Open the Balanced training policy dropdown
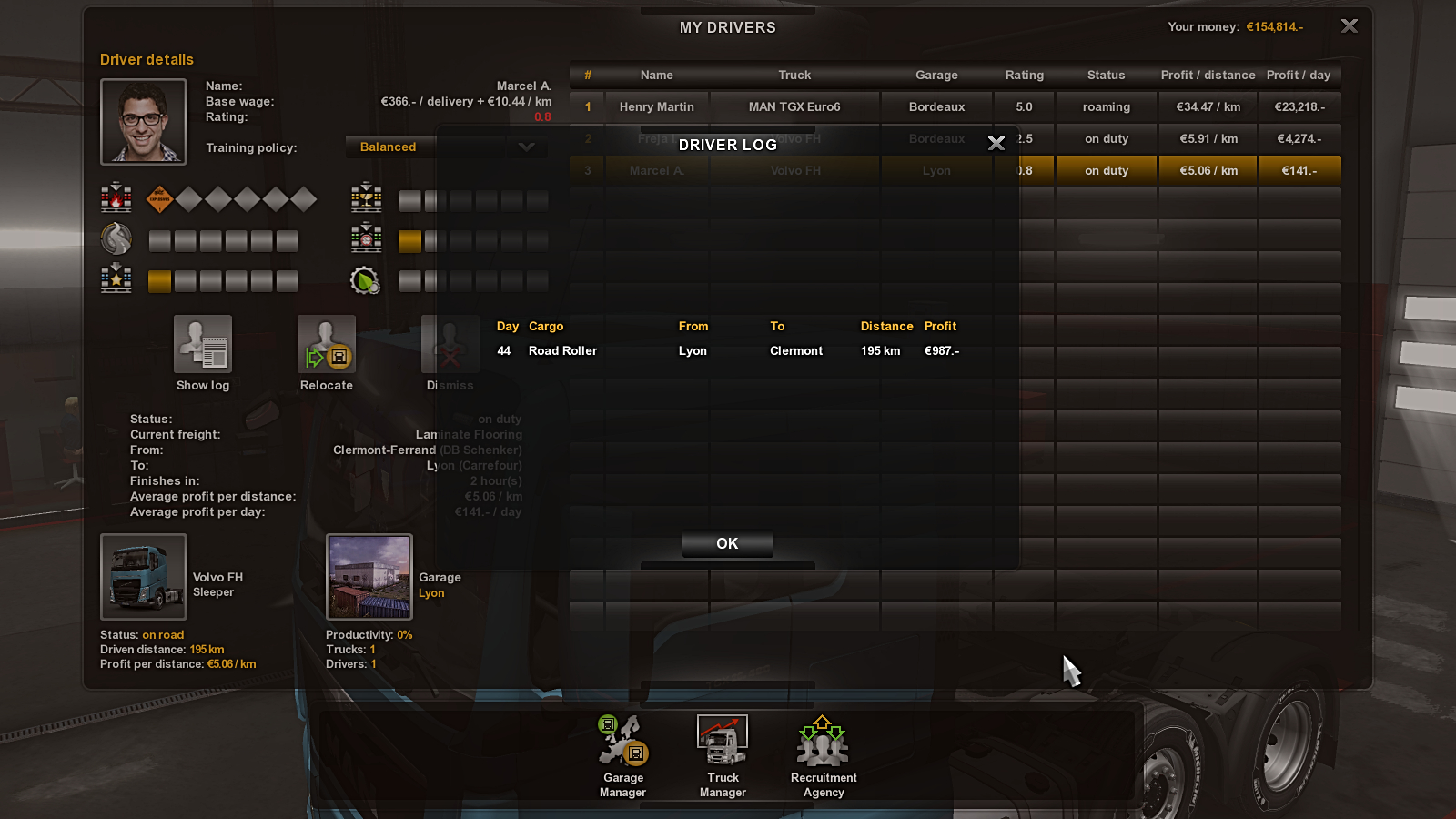1456x819 pixels. tap(446, 147)
